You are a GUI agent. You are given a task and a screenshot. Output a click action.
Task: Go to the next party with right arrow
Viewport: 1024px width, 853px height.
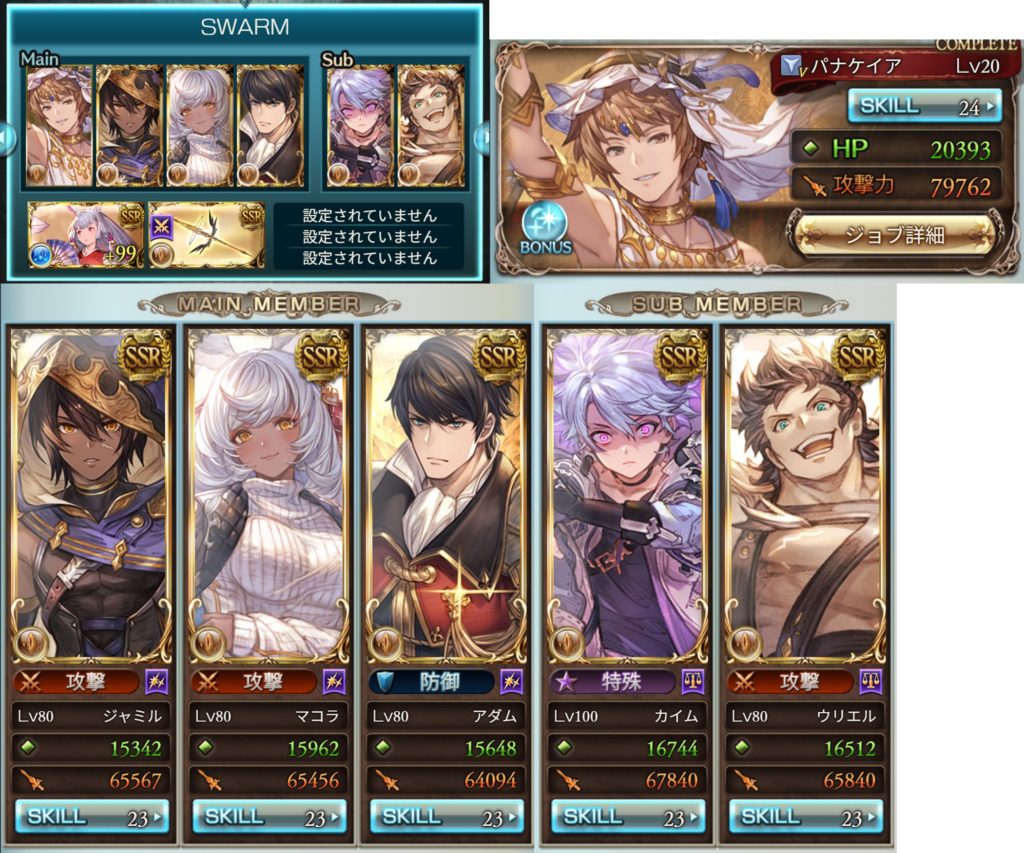tap(480, 135)
